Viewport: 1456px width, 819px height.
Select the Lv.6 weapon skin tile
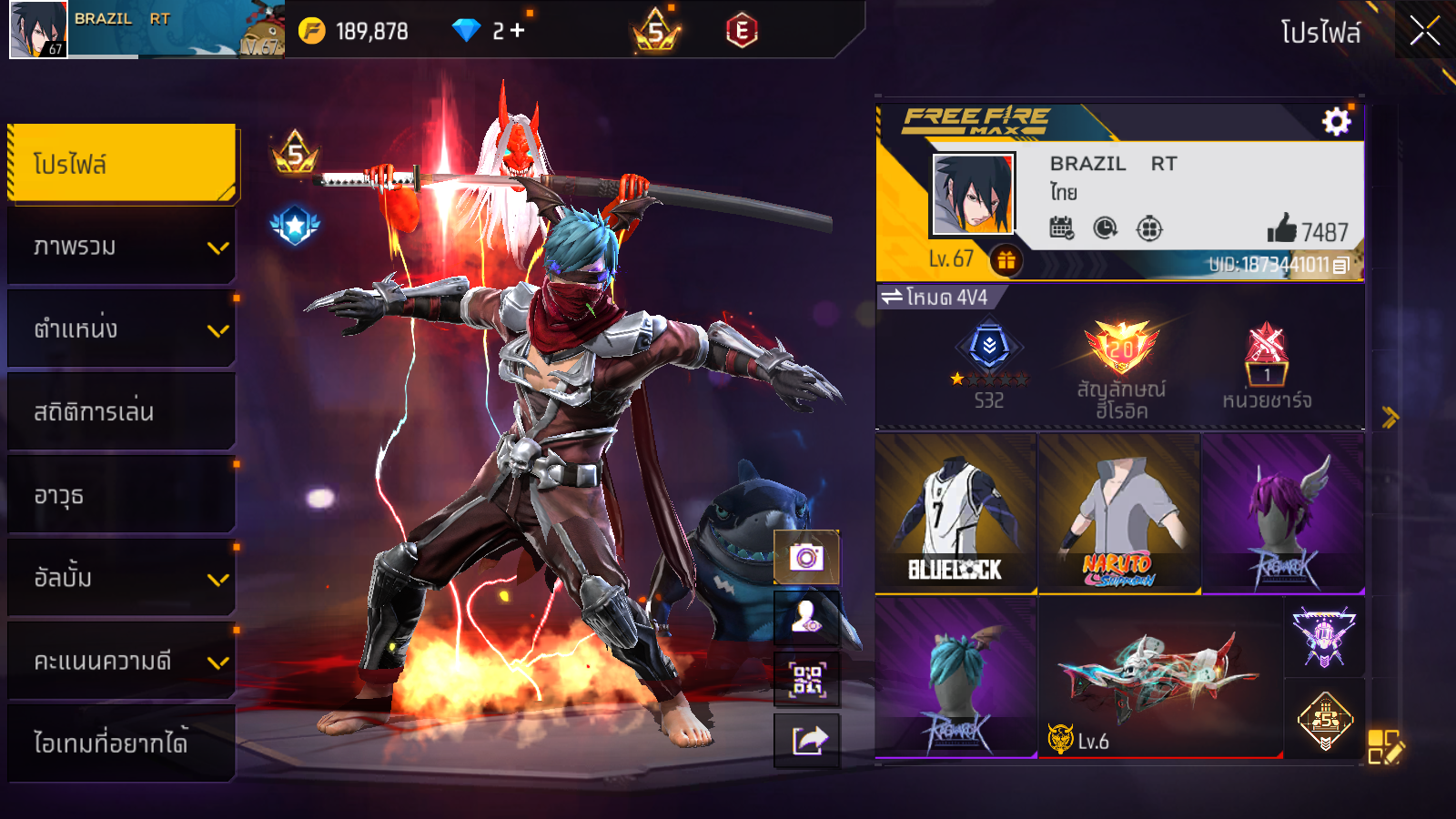point(1160,678)
